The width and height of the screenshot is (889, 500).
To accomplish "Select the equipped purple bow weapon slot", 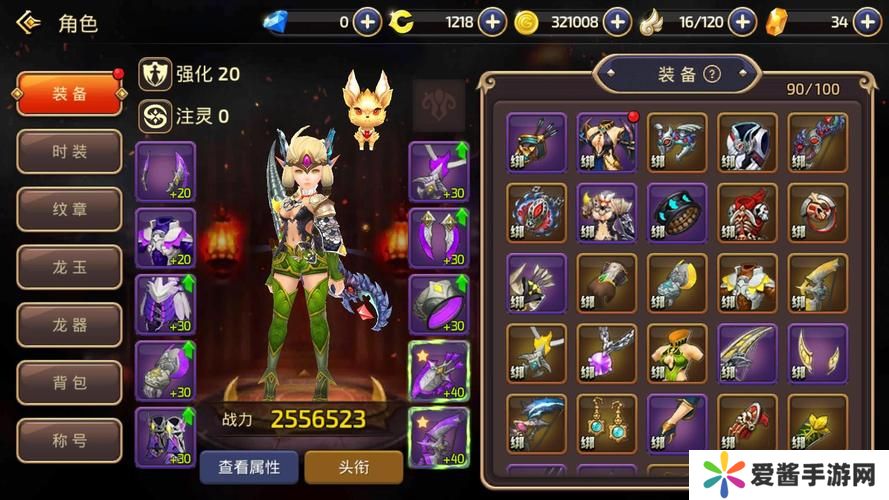I will tap(166, 170).
